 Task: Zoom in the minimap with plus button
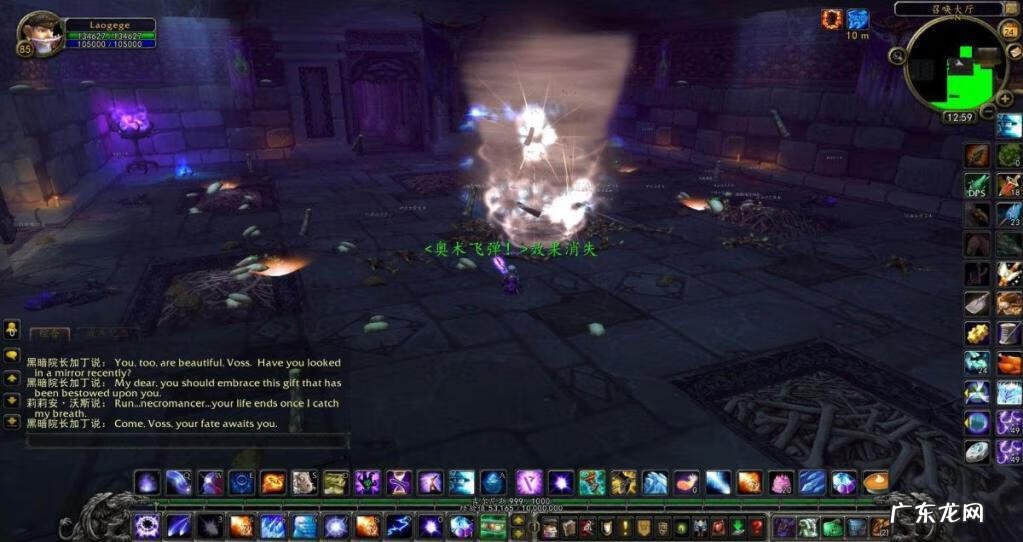click(x=1006, y=97)
